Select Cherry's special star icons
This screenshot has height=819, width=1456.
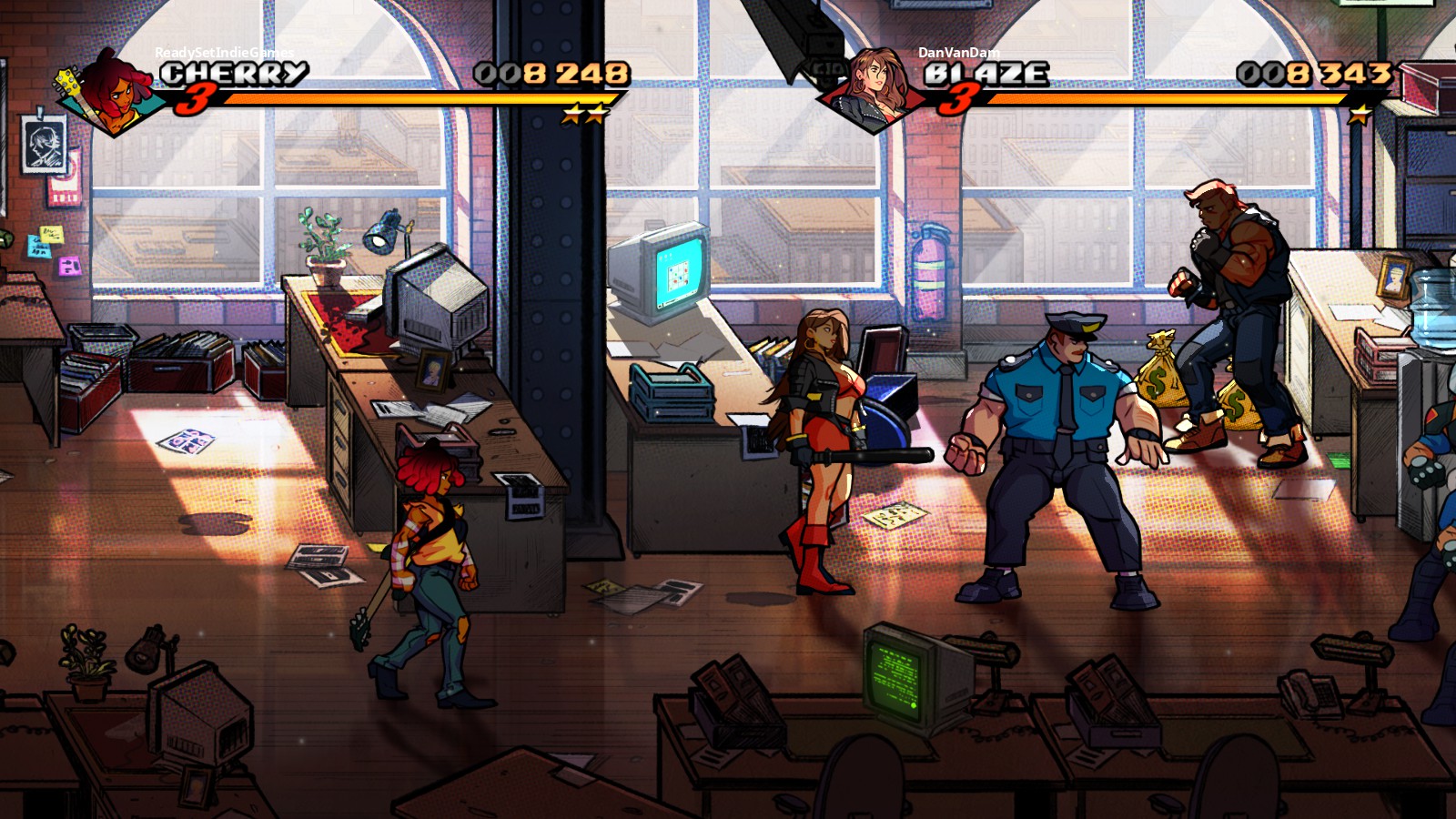coord(584,115)
